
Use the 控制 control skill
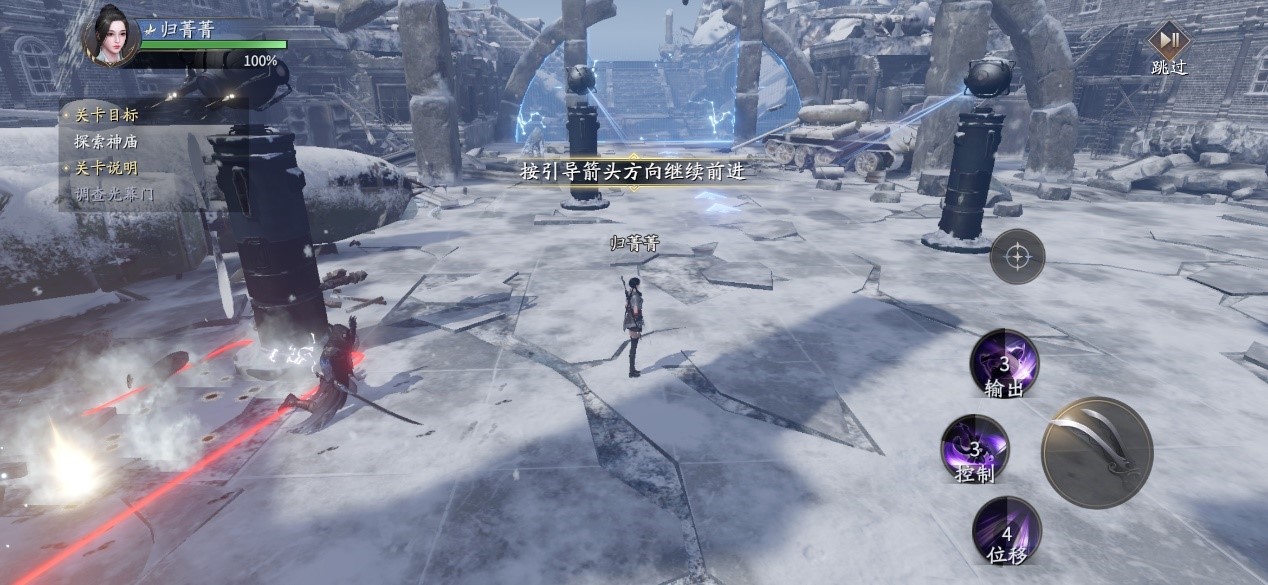point(975,449)
